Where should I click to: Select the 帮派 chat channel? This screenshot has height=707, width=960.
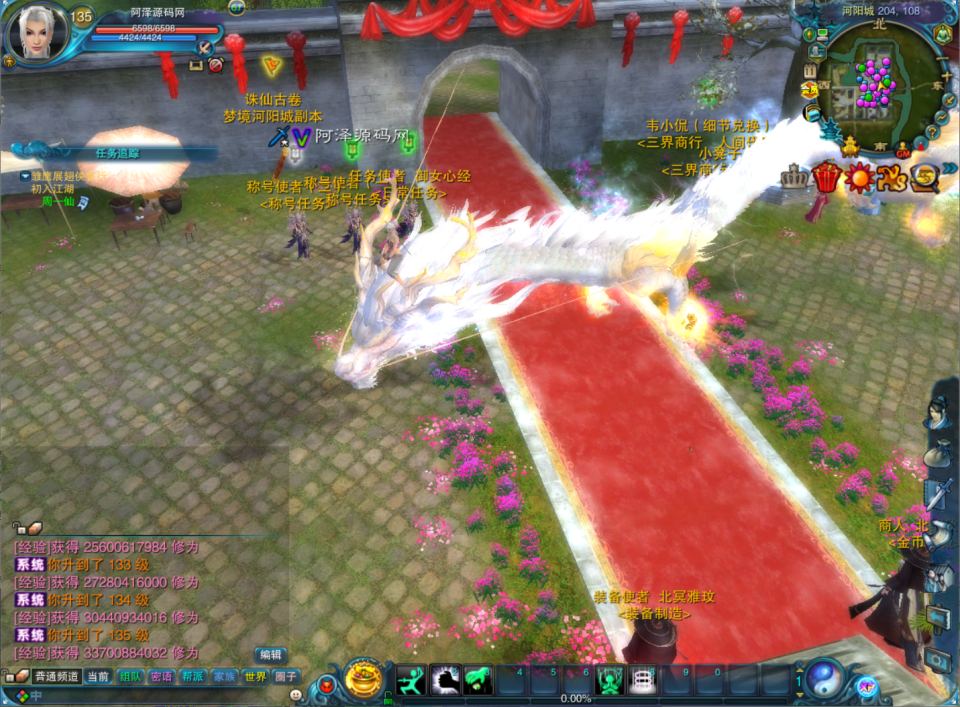click(192, 677)
